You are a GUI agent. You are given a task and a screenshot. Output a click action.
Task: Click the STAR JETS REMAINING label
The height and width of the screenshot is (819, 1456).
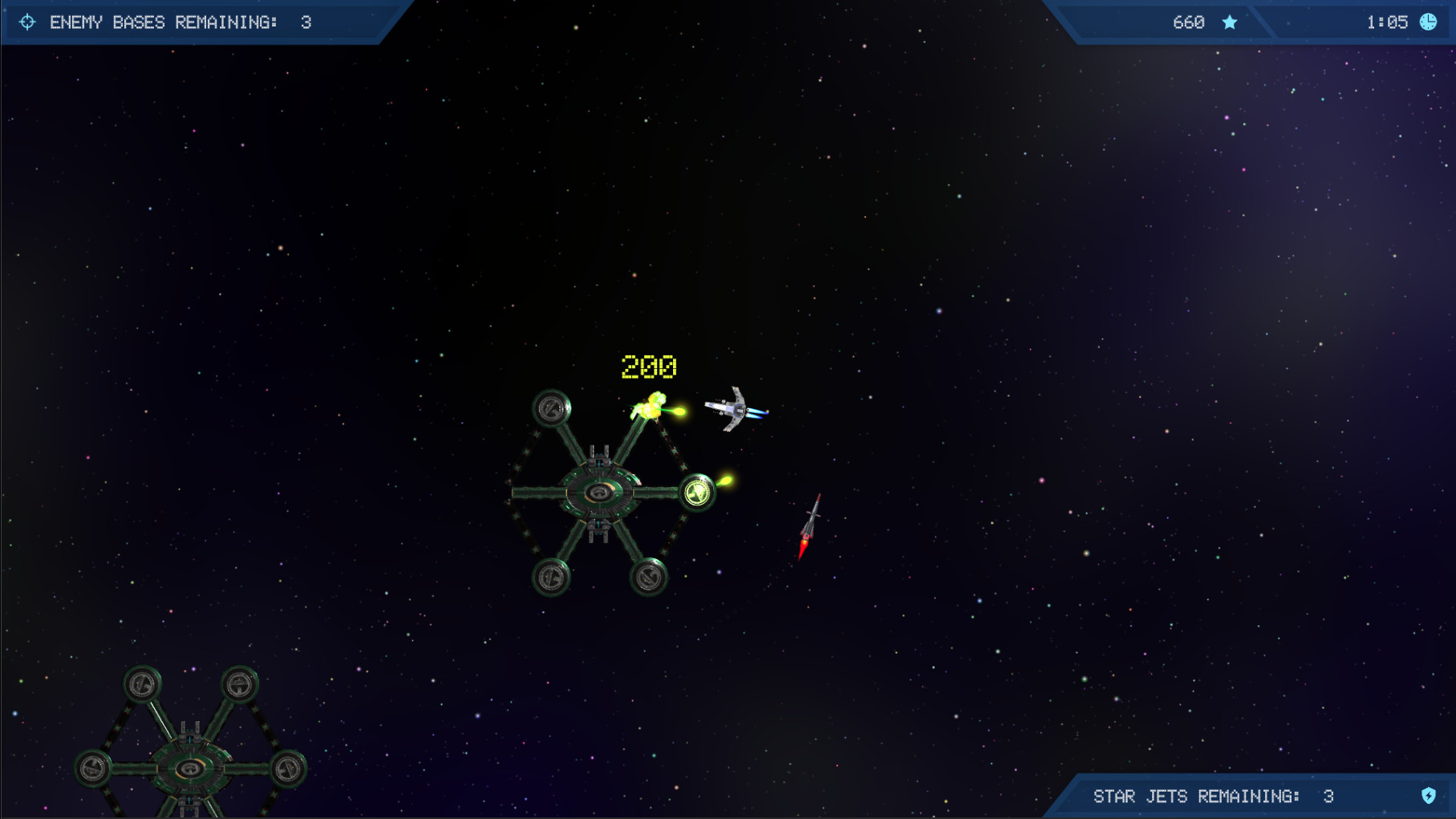coord(1195,797)
